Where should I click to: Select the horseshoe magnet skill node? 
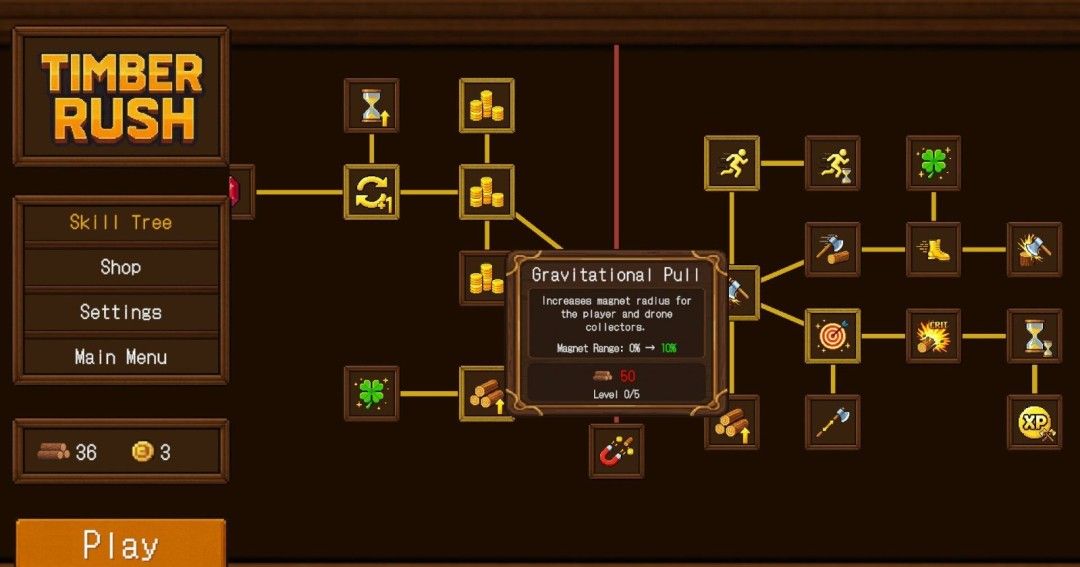click(616, 451)
